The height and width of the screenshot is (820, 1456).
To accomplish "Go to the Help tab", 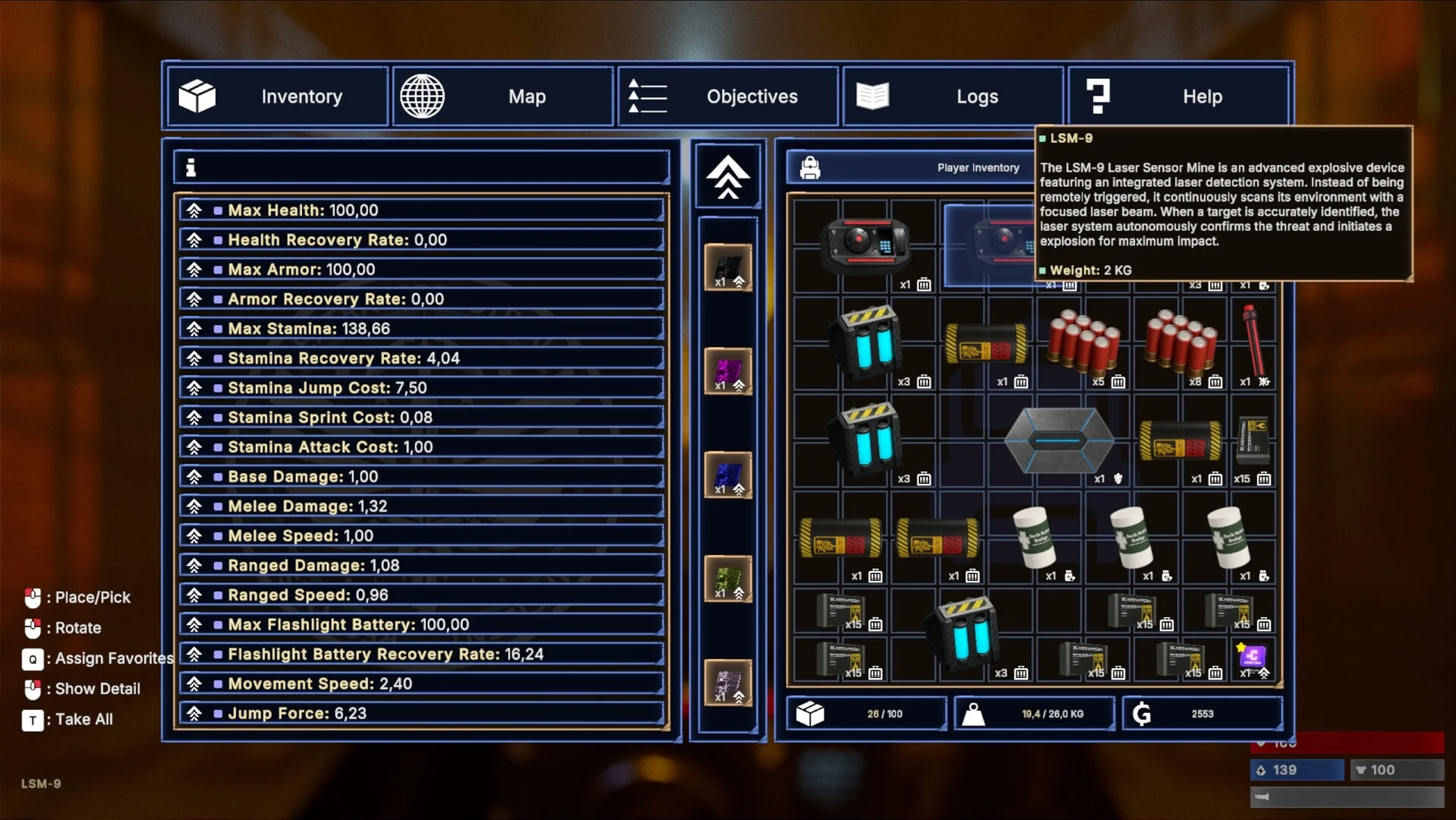I will pyautogui.click(x=1178, y=96).
